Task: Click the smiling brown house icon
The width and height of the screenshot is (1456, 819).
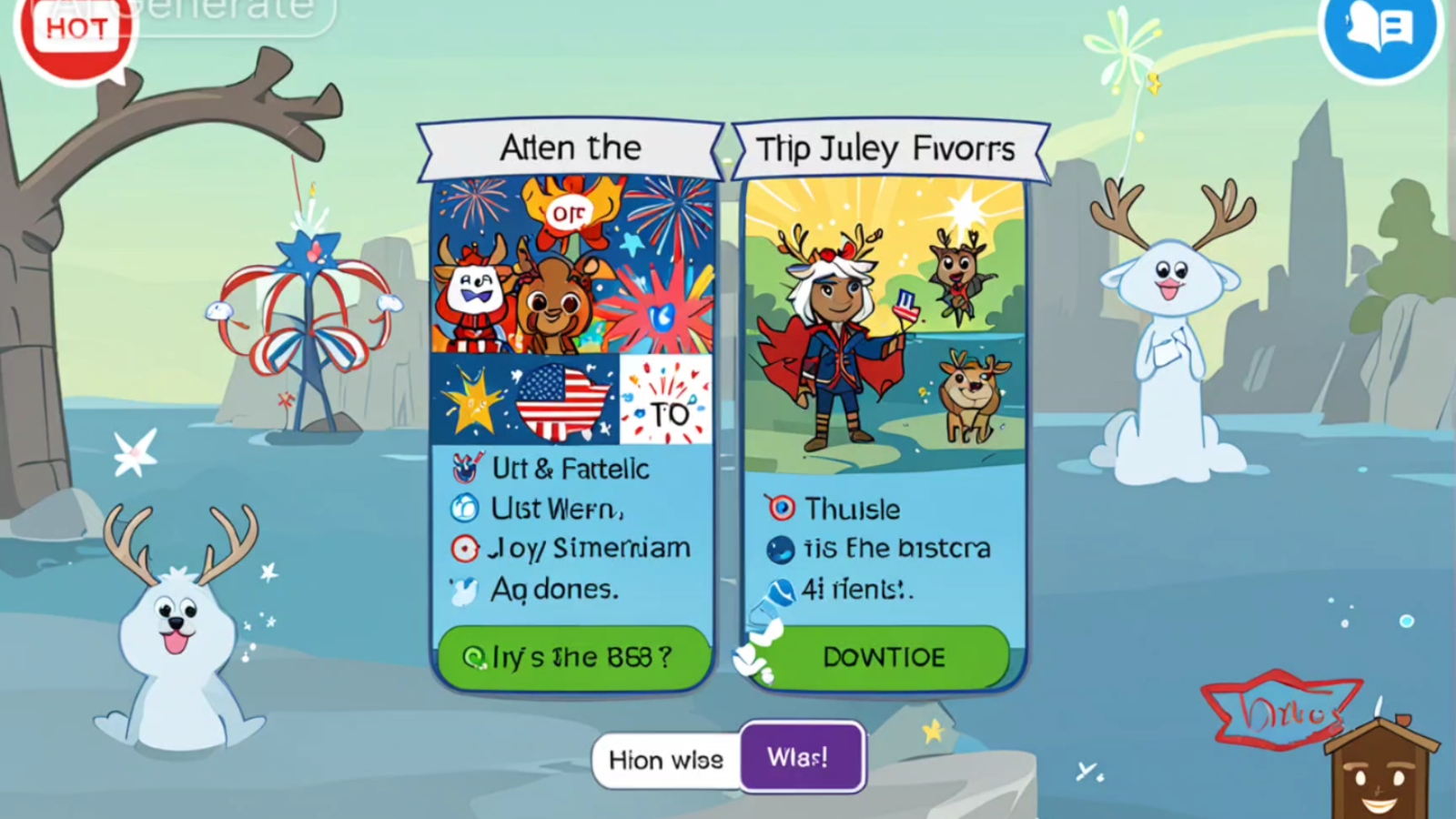Action: pyautogui.click(x=1378, y=772)
